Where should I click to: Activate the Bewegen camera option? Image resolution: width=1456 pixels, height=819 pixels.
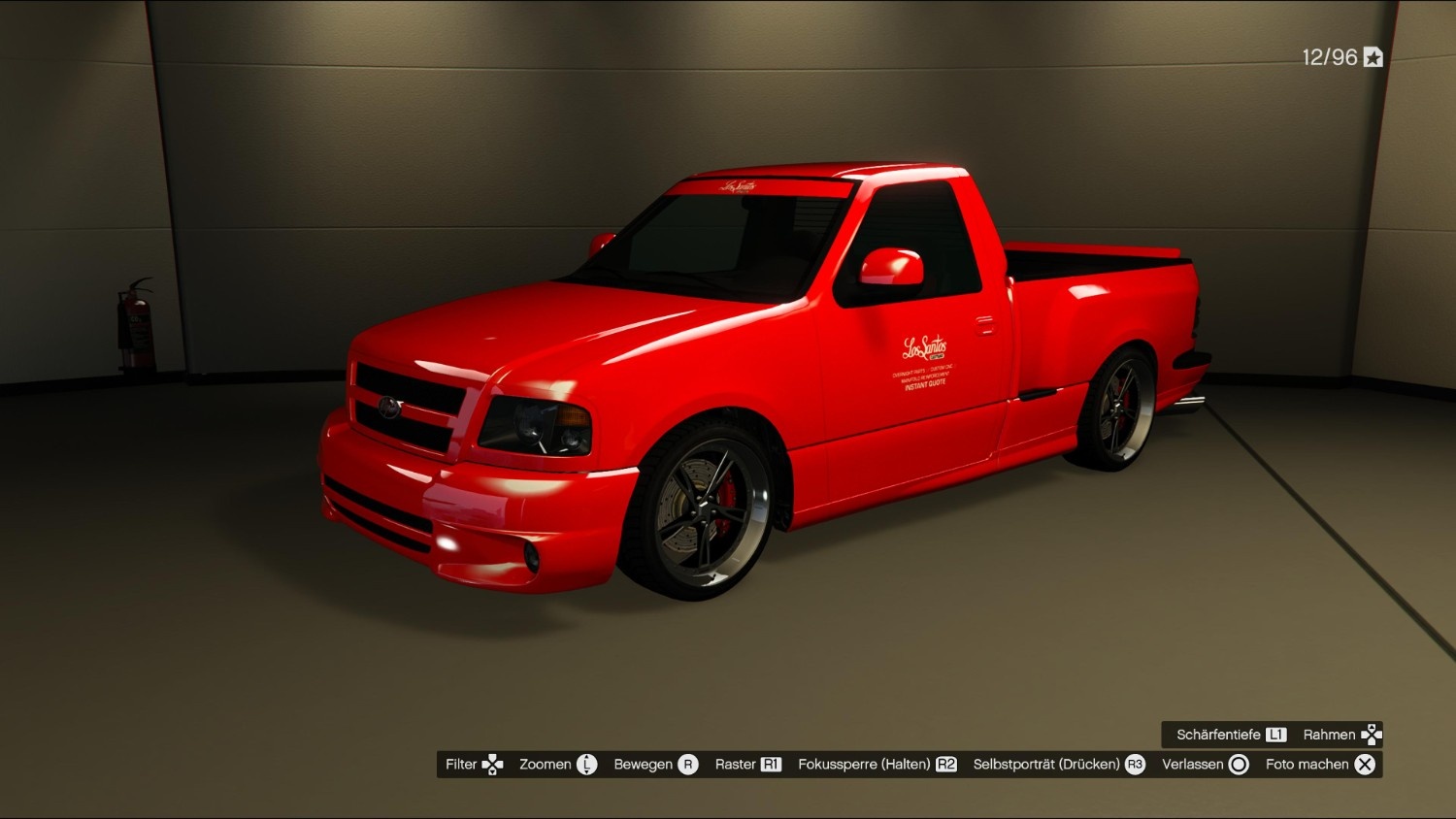coord(655,765)
